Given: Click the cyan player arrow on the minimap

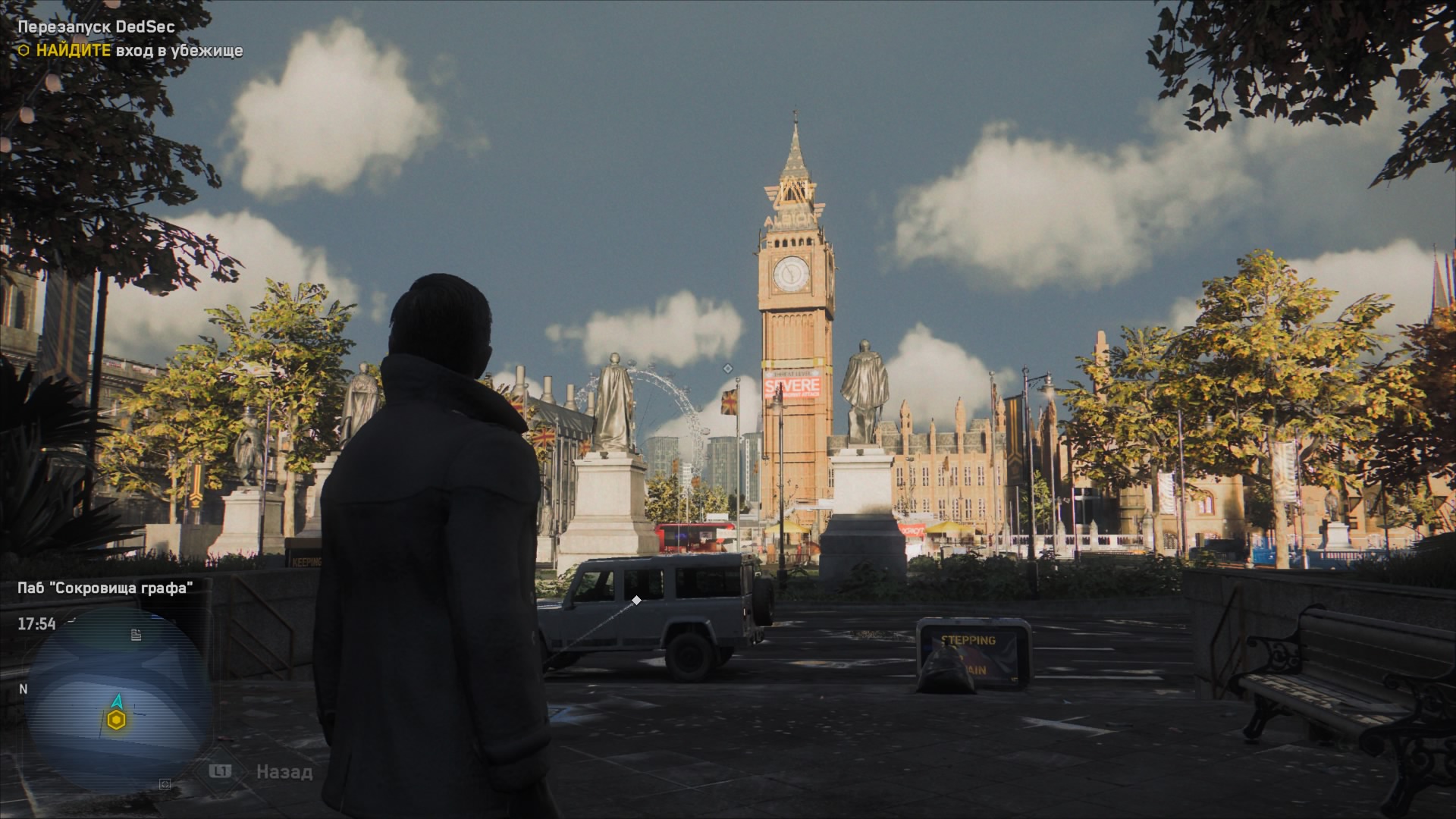Looking at the screenshot, I should (x=117, y=700).
